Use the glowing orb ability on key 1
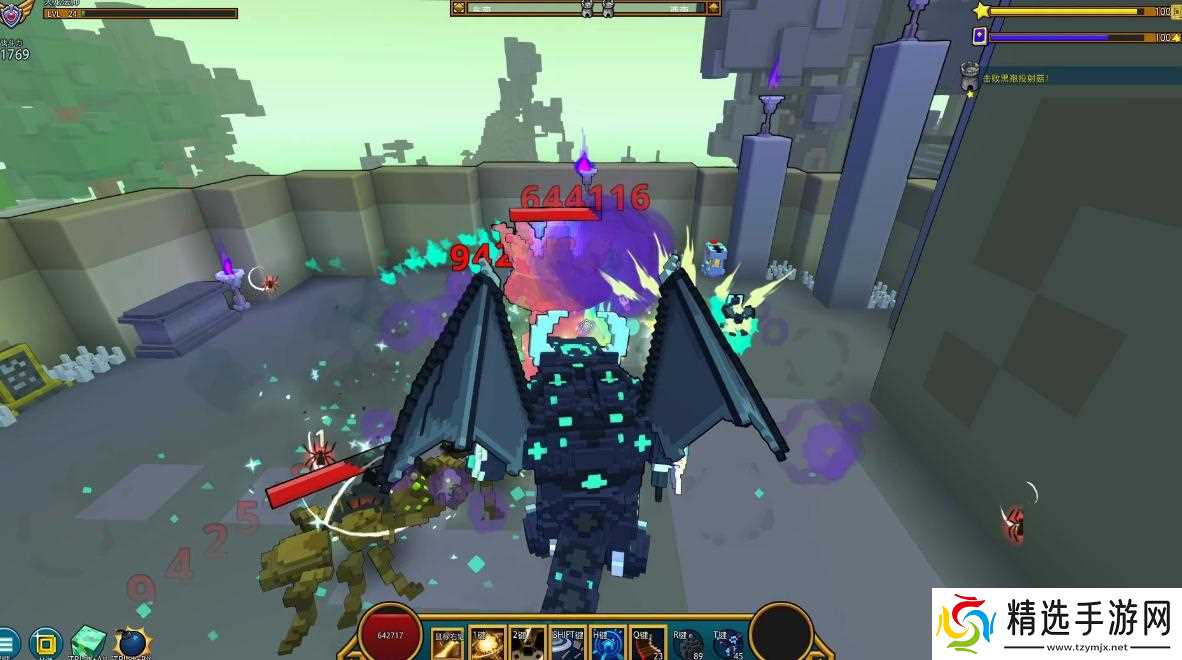 pos(488,644)
